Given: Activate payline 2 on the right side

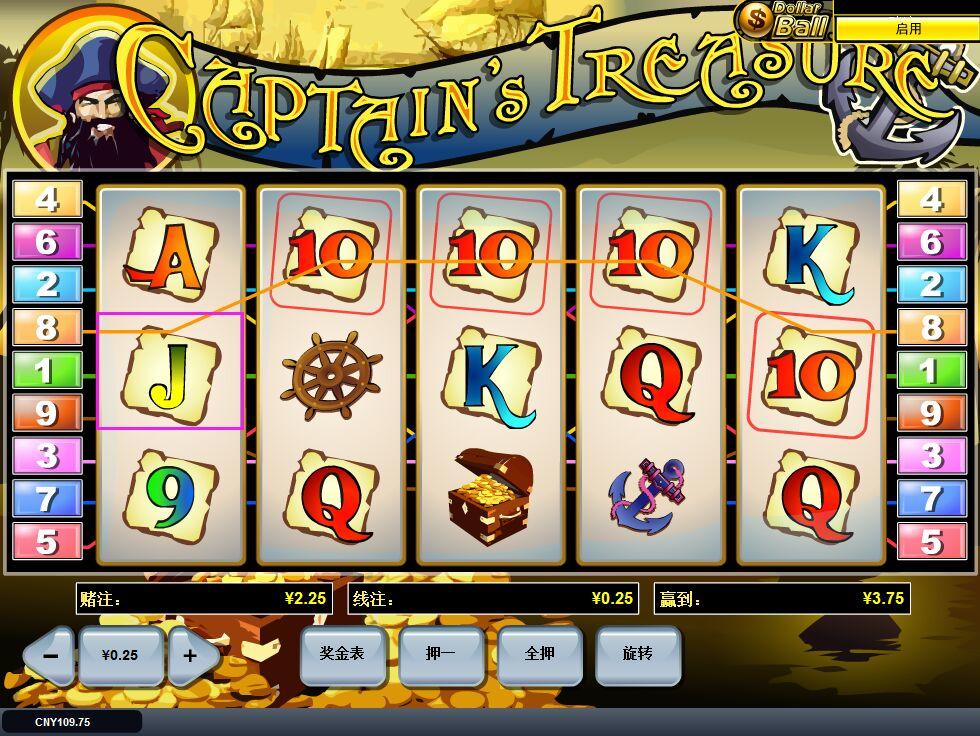Looking at the screenshot, I should (x=931, y=285).
